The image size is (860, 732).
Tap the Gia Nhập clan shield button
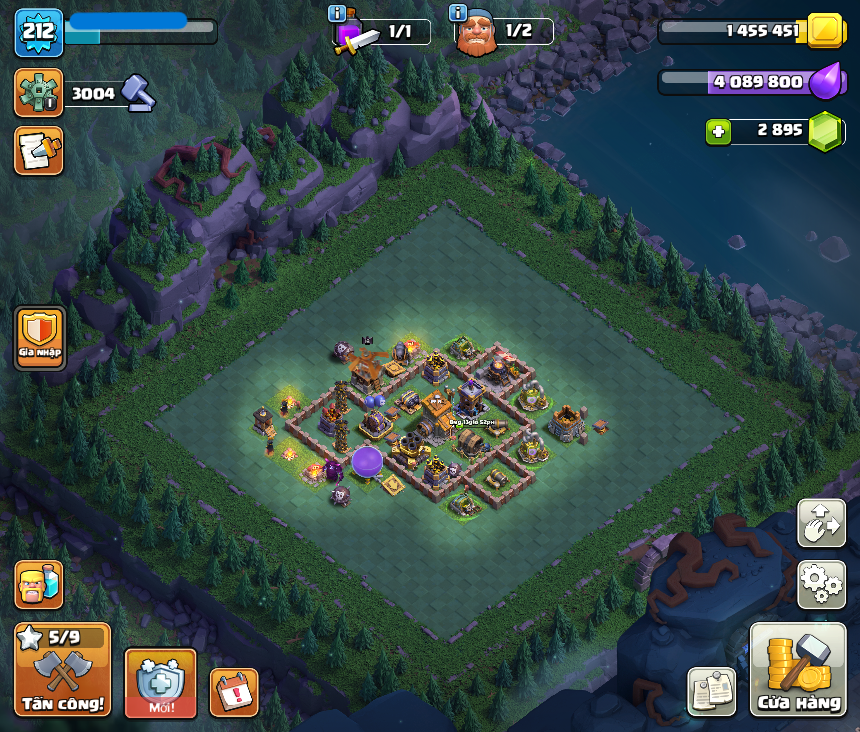40,338
